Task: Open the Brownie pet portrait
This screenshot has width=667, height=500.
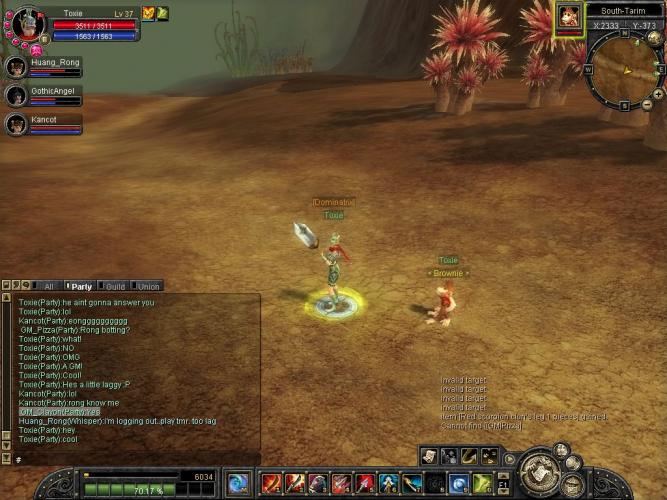Action: (x=568, y=17)
